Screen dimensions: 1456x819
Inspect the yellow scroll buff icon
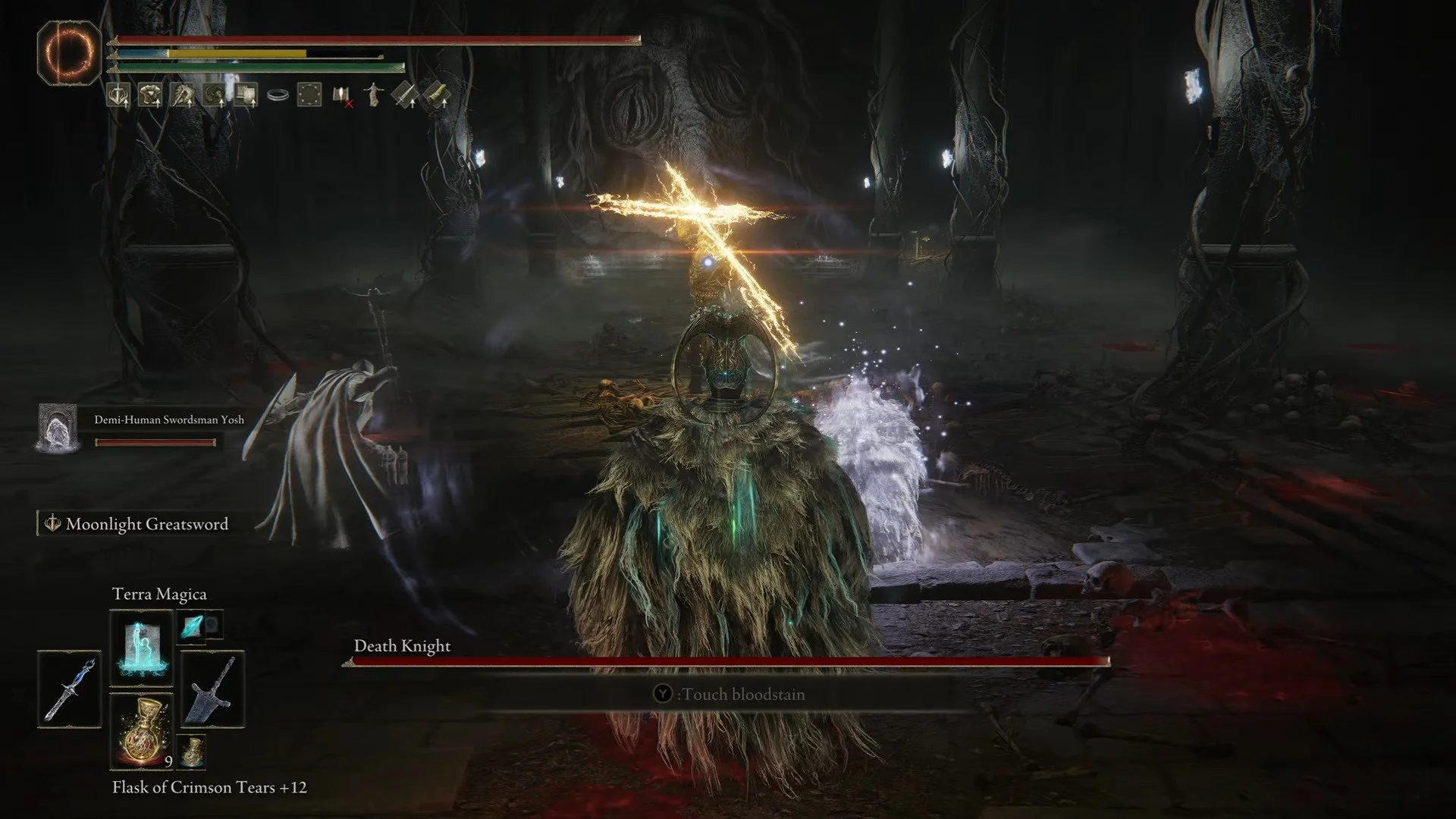pos(437,96)
